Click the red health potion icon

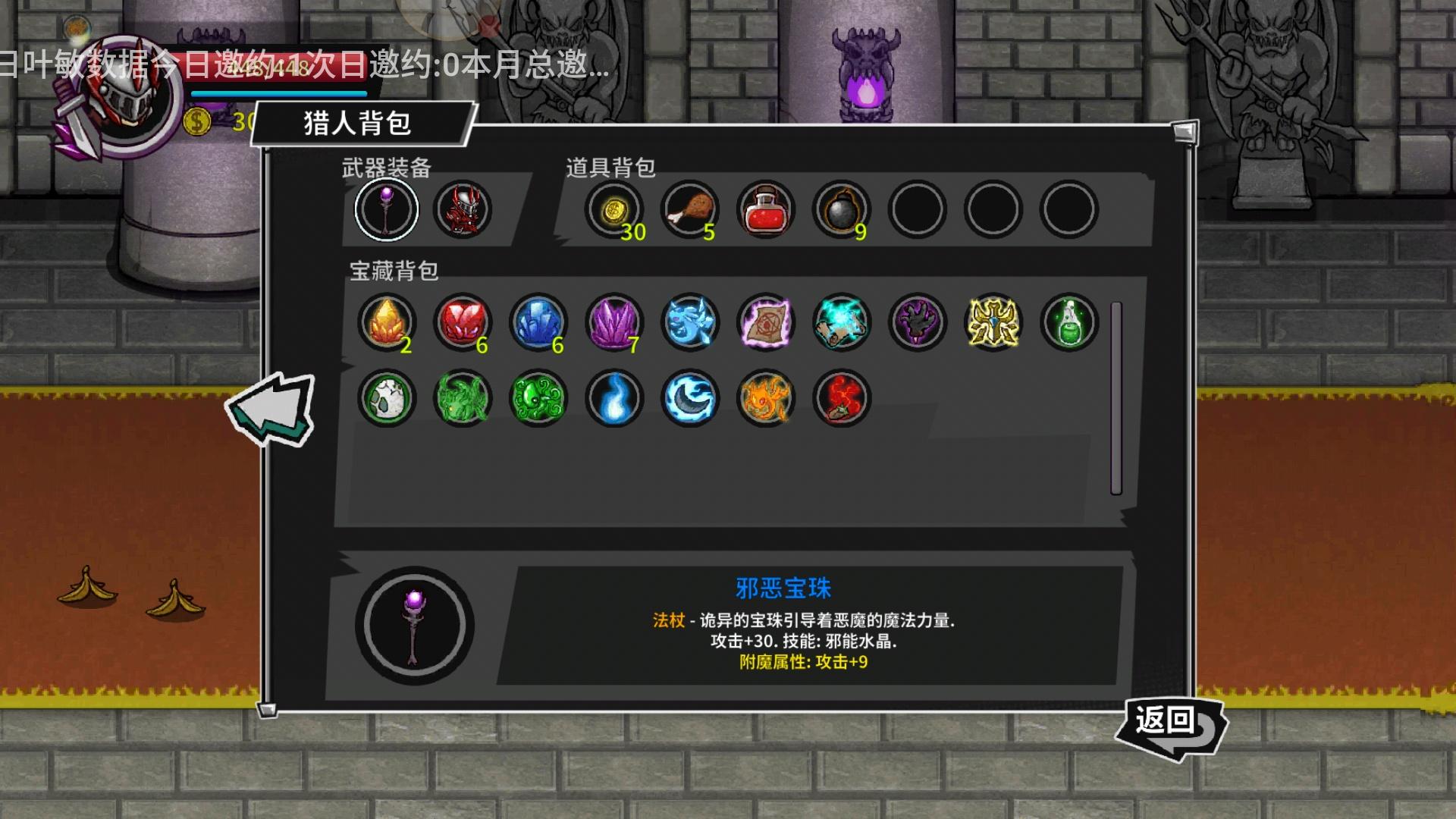tap(766, 210)
